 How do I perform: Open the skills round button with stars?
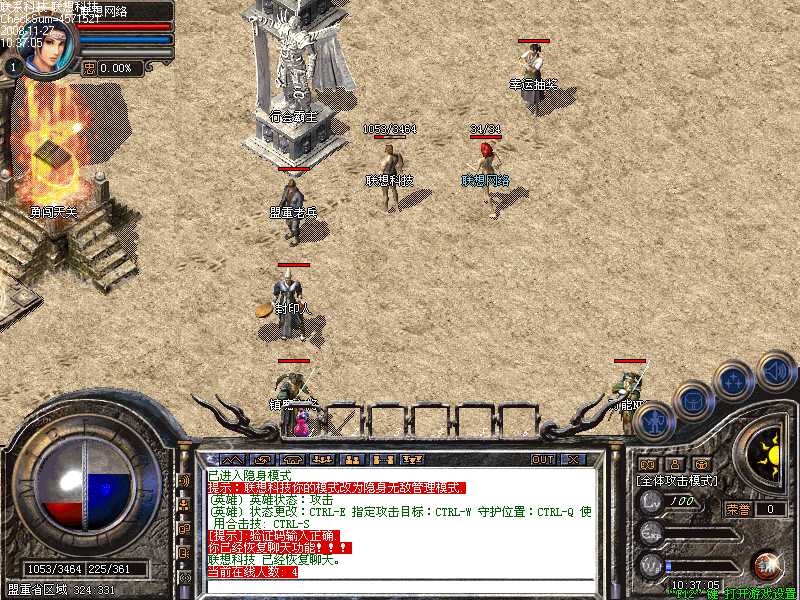point(734,381)
